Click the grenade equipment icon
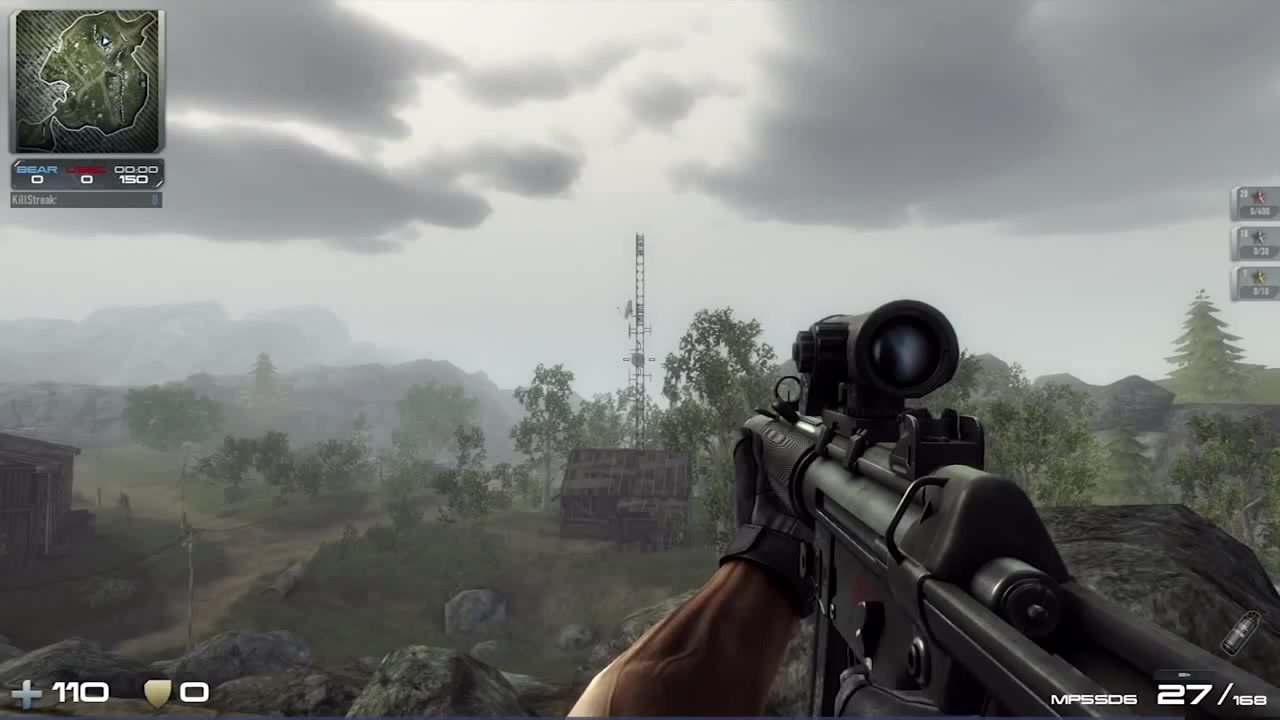The height and width of the screenshot is (720, 1280). [1240, 632]
